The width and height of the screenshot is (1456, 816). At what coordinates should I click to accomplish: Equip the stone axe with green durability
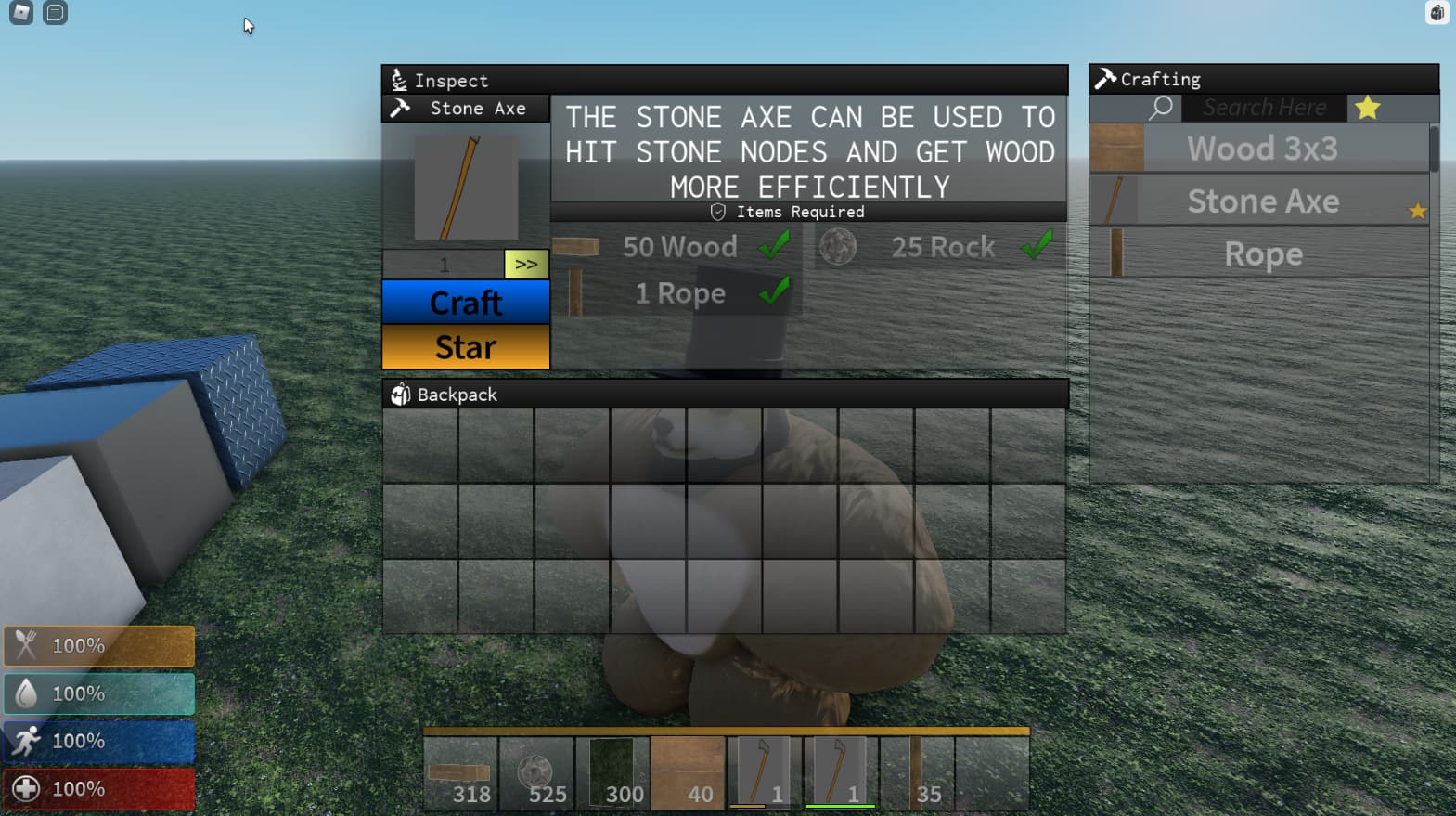click(840, 773)
